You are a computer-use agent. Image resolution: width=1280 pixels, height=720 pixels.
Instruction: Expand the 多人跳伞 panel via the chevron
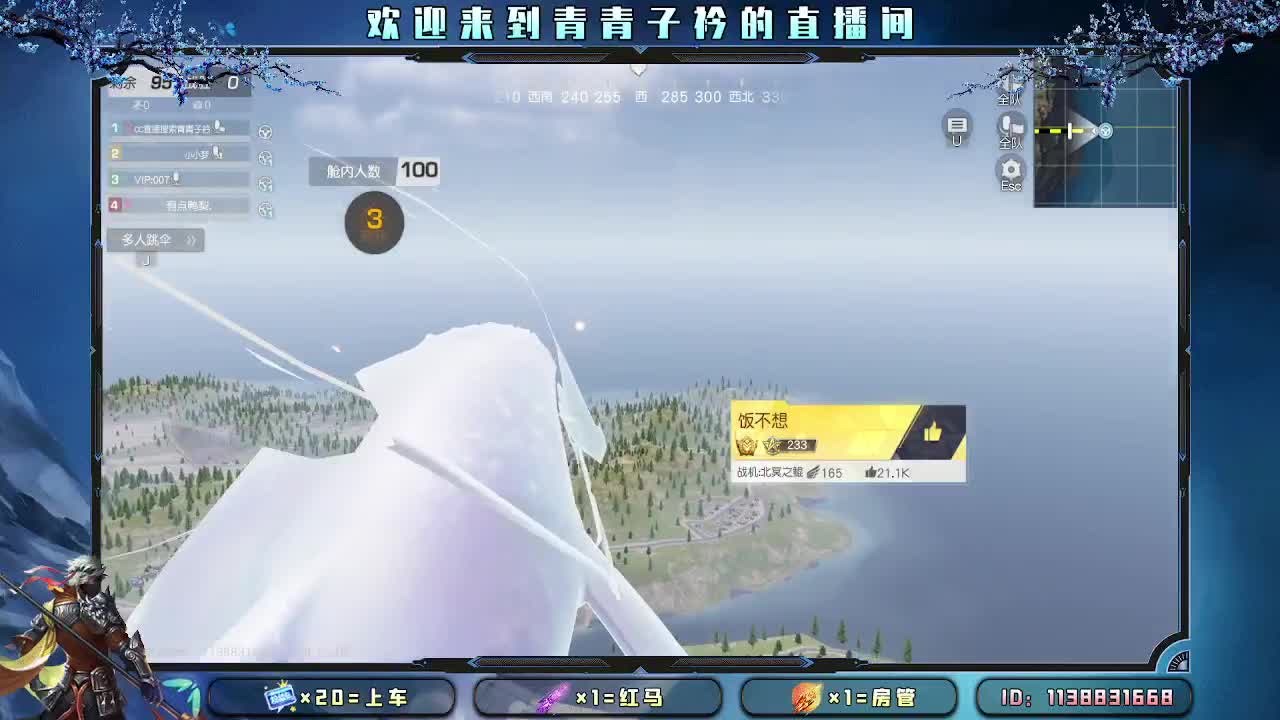pyautogui.click(x=192, y=239)
